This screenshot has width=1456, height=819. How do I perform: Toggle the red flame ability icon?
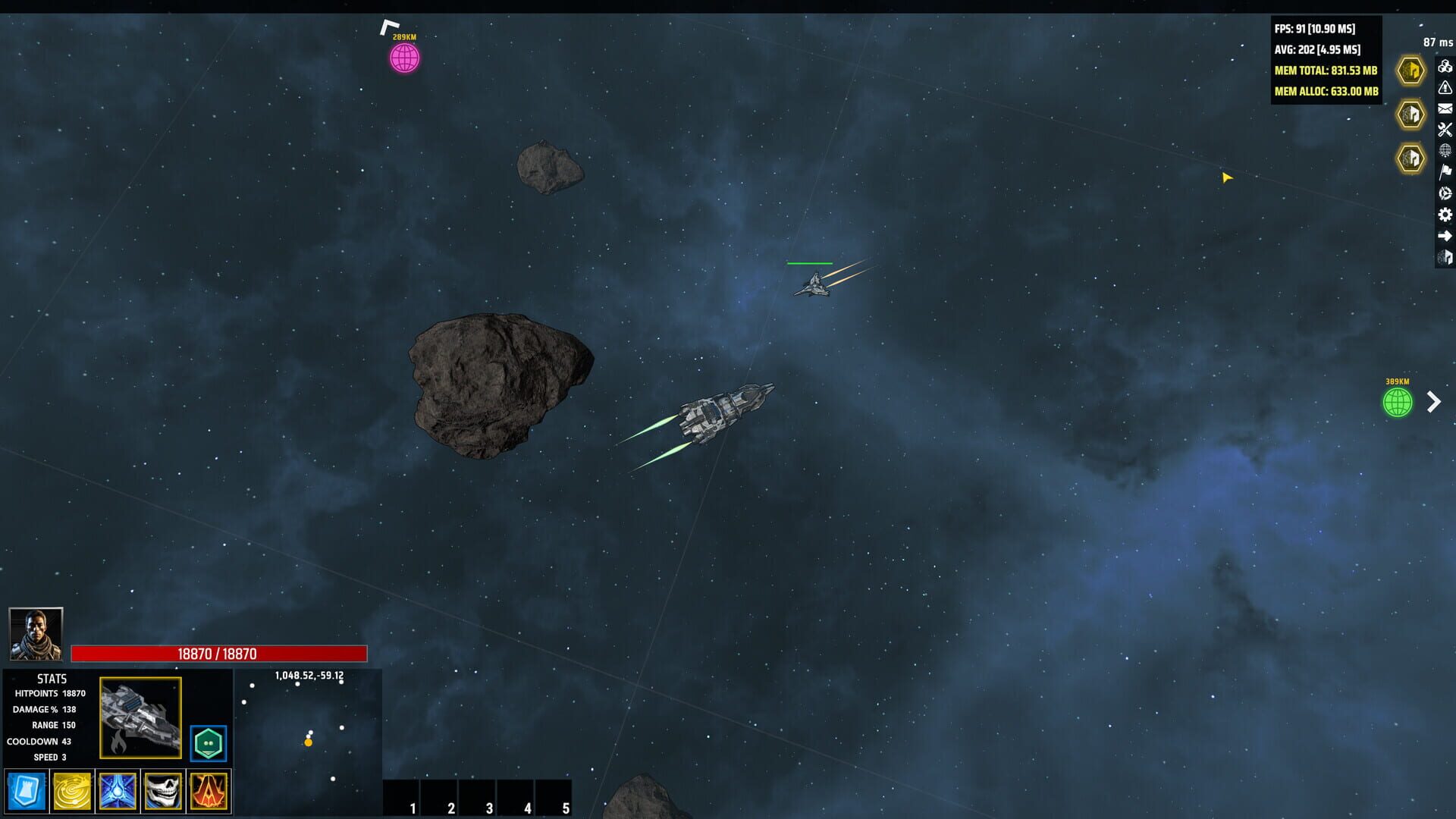pos(209,790)
